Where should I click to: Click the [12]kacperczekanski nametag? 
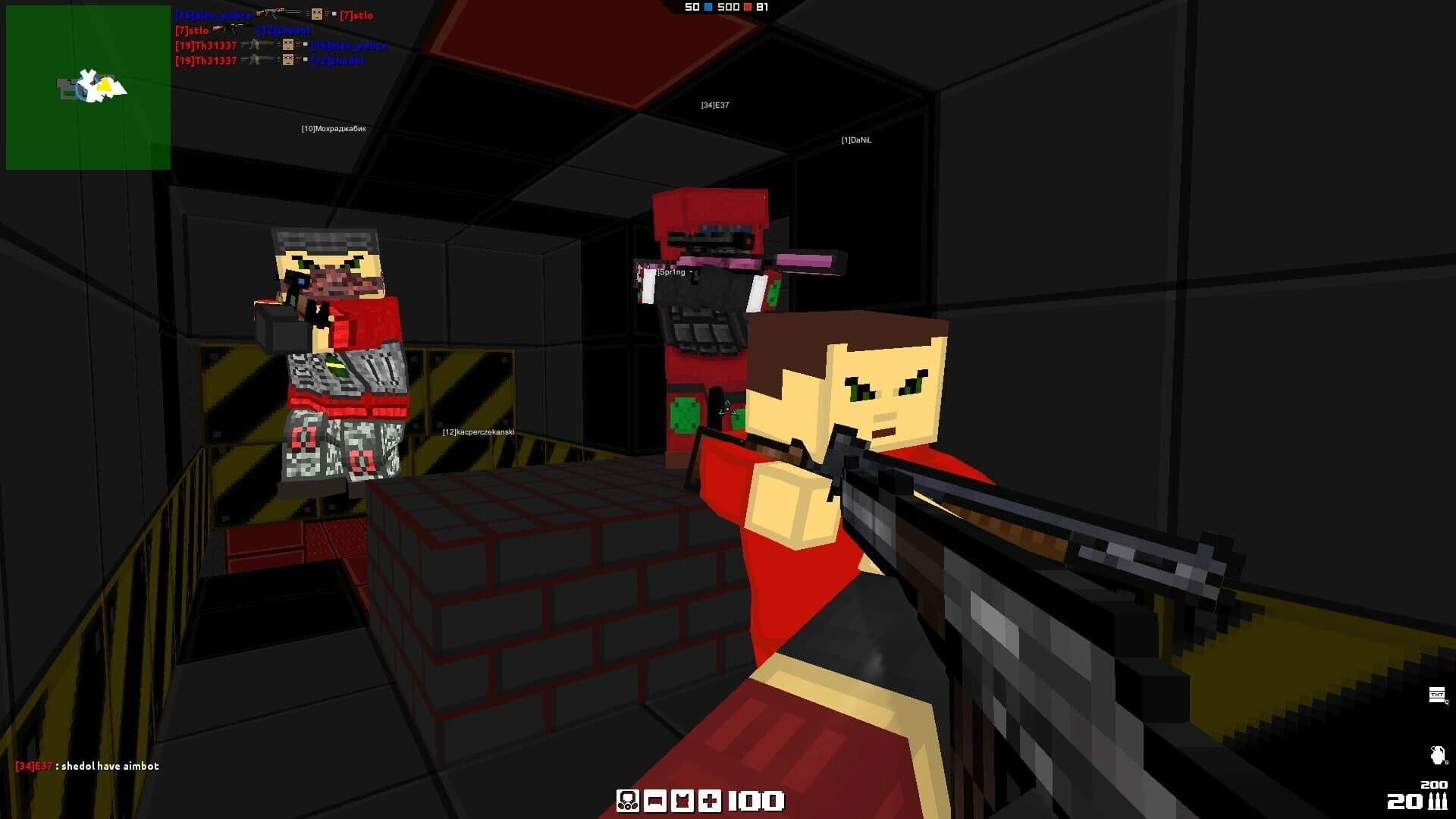tap(478, 431)
